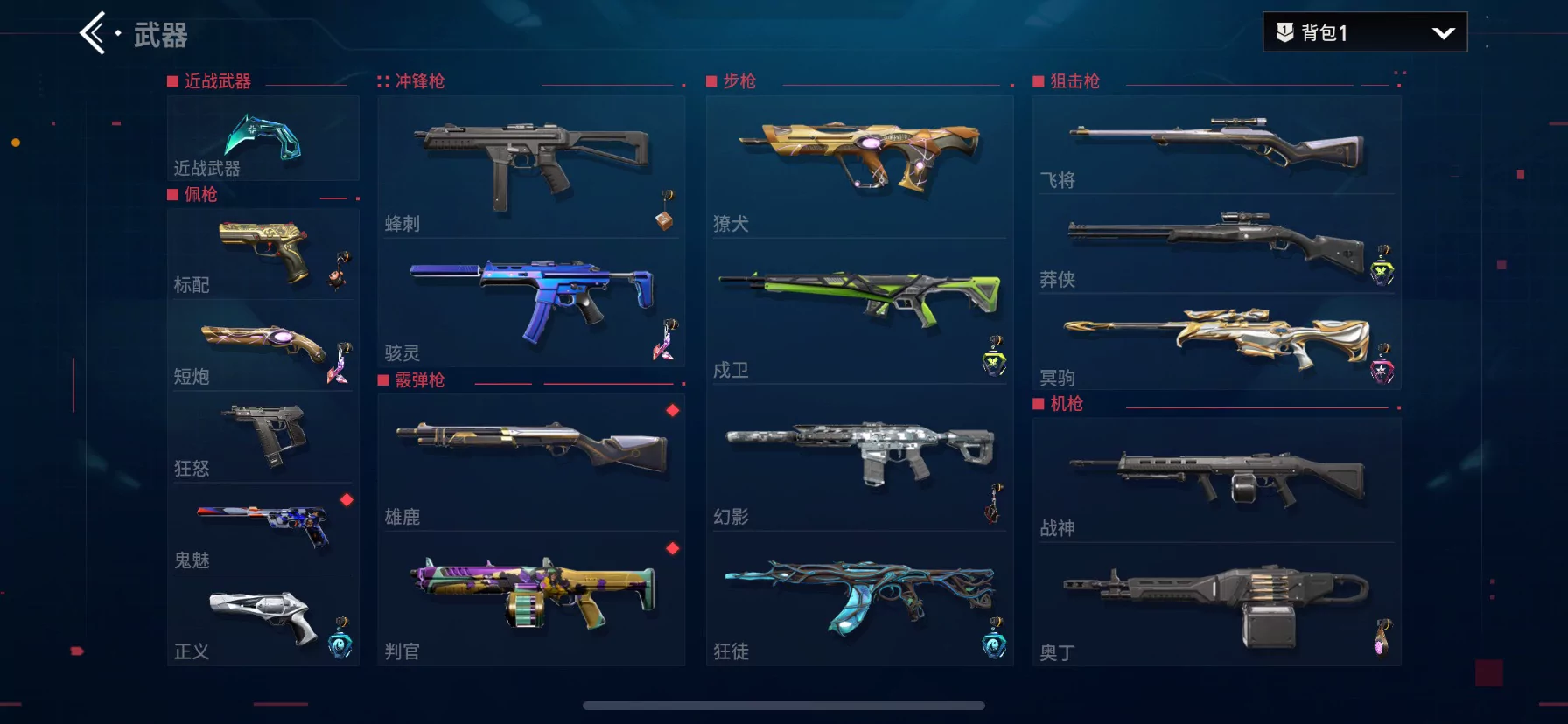
Task: Select the 鬼魅 silenced pistol
Action: 262,528
